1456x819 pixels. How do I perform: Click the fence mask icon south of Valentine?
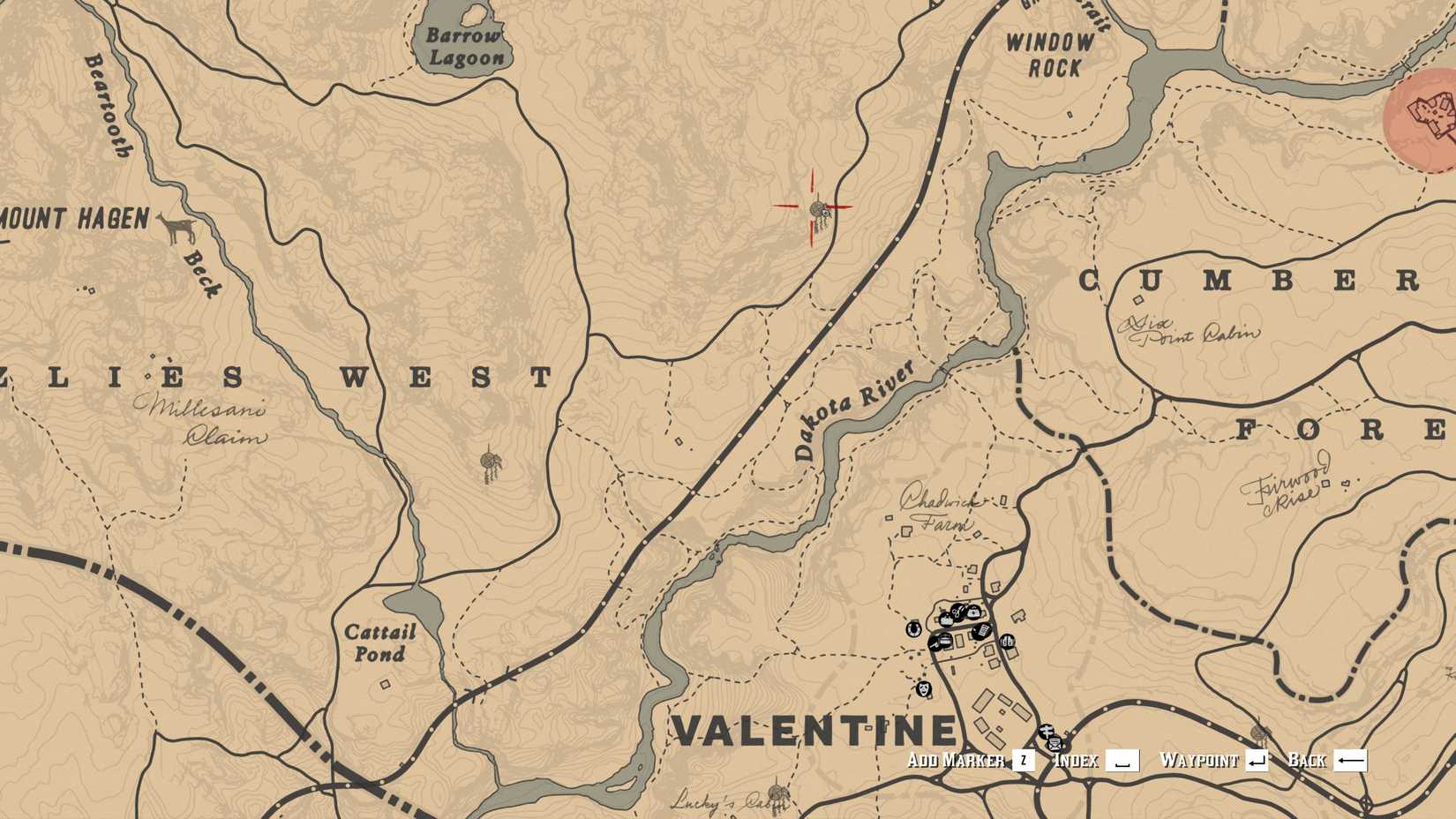(x=924, y=688)
